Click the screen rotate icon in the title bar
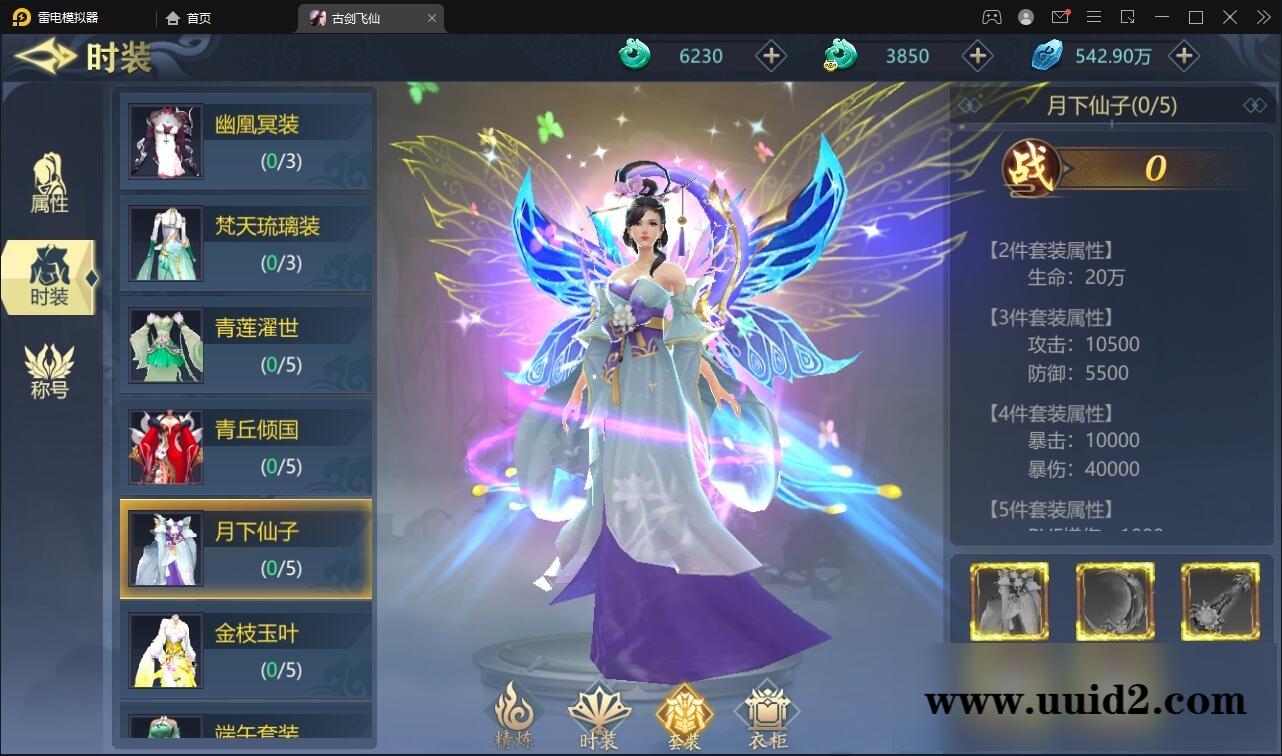Screen dimensions: 1282x756 [x=1128, y=17]
